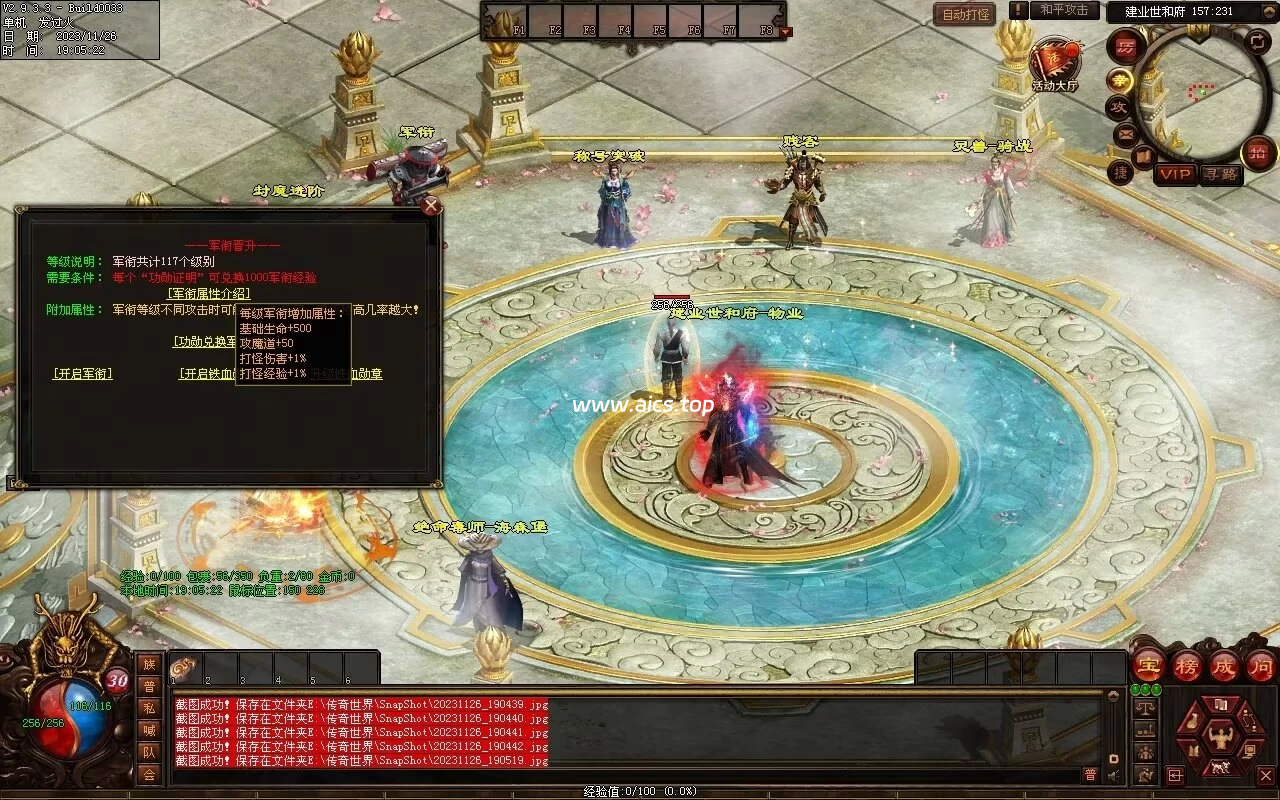Open the 活动大厅 event hall icon
Image resolution: width=1280 pixels, height=800 pixels.
[1054, 61]
